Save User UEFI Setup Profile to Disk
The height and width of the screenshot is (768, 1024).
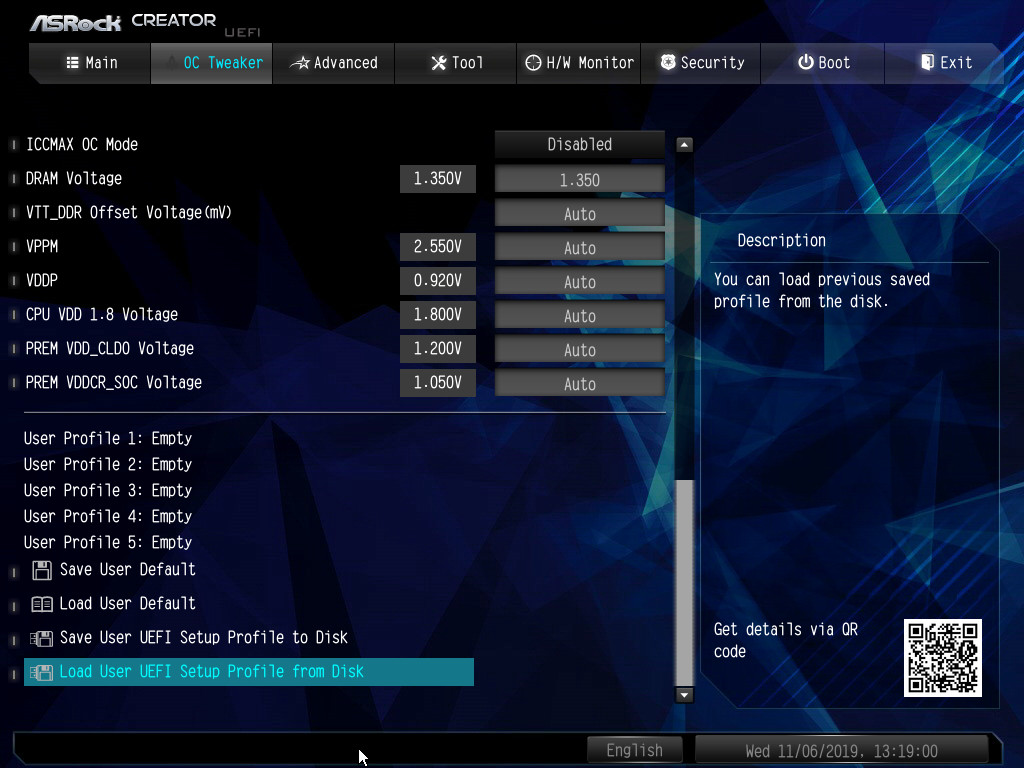click(x=203, y=638)
